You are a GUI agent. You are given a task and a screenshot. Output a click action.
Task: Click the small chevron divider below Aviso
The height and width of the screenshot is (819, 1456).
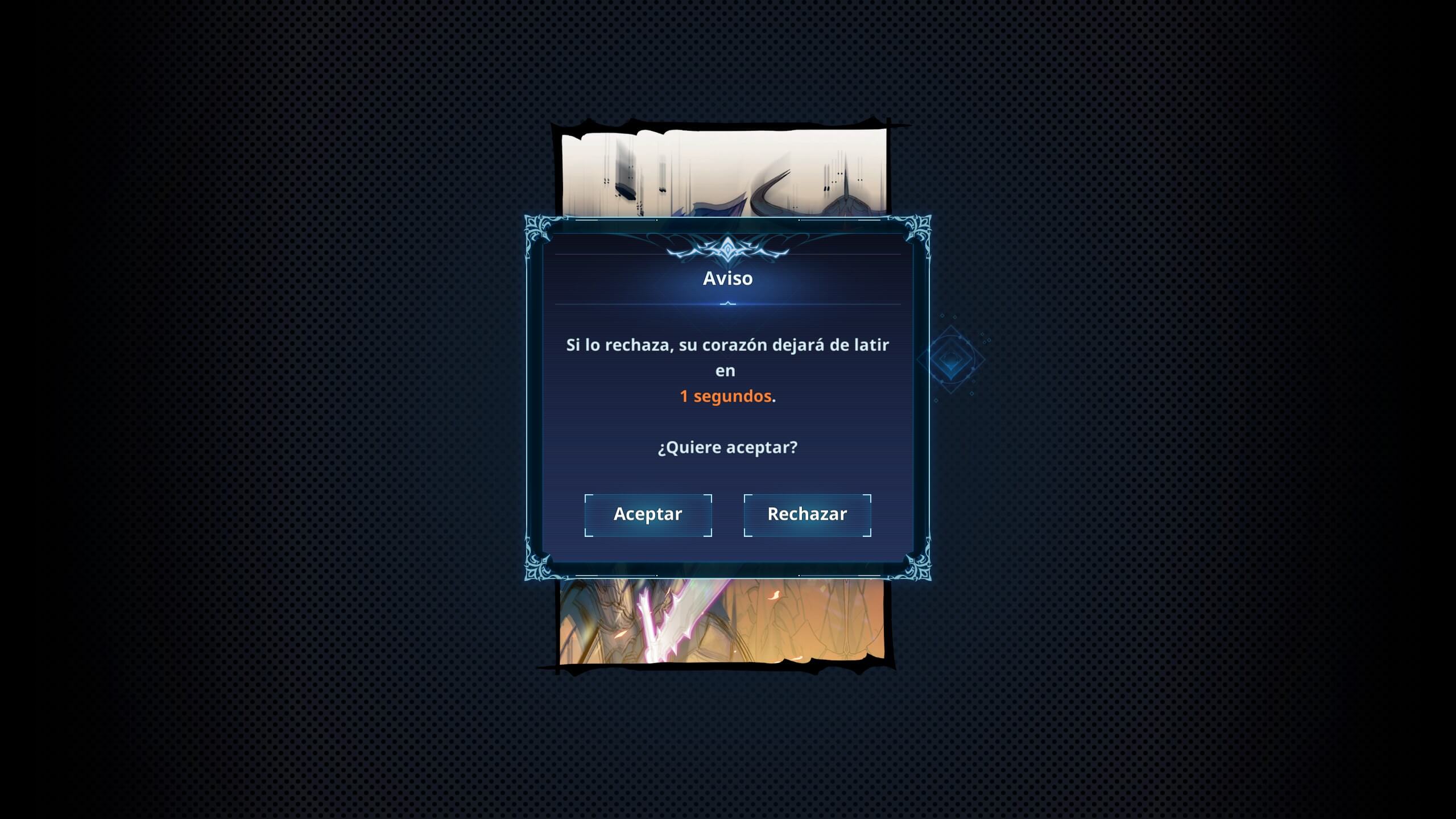[728, 303]
